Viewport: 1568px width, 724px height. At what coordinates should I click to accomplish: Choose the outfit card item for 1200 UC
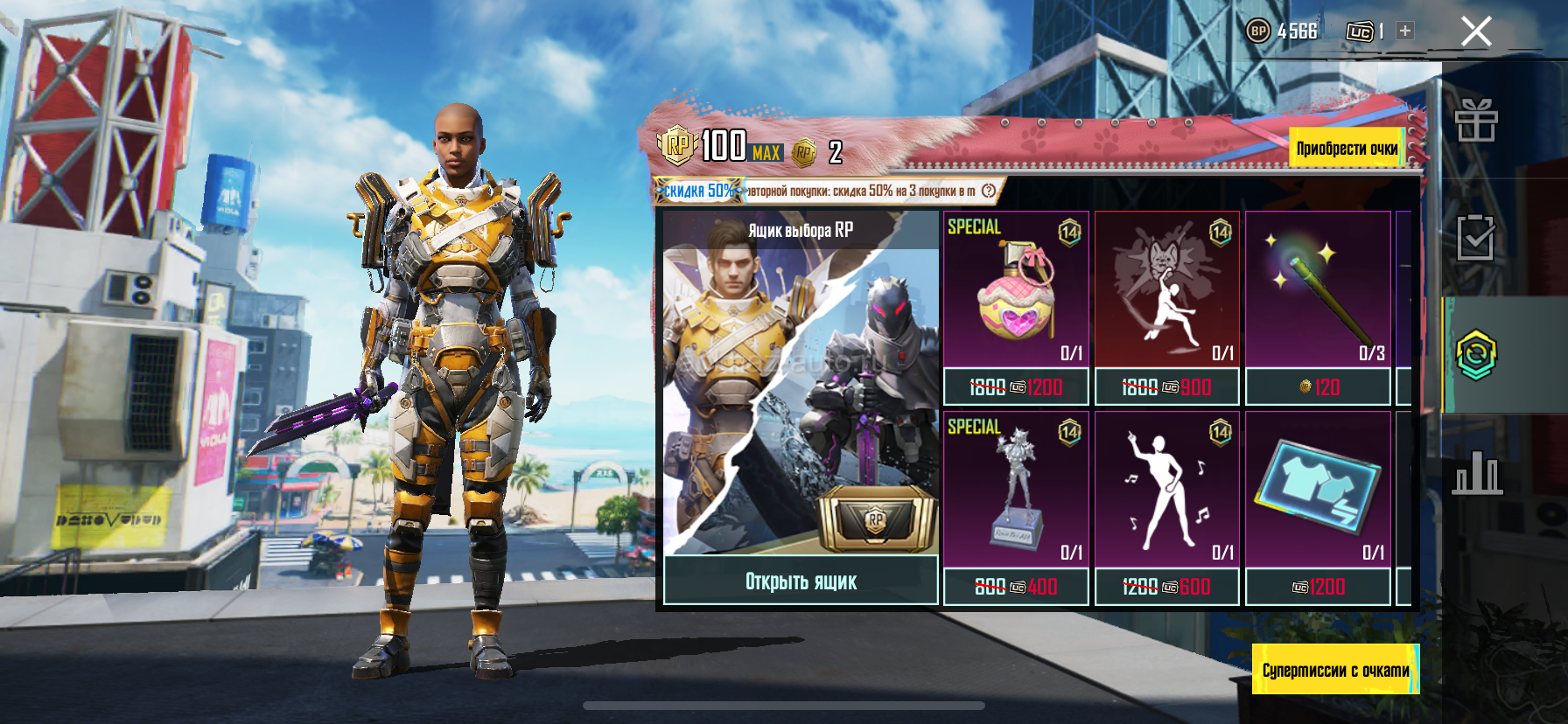[1318, 491]
